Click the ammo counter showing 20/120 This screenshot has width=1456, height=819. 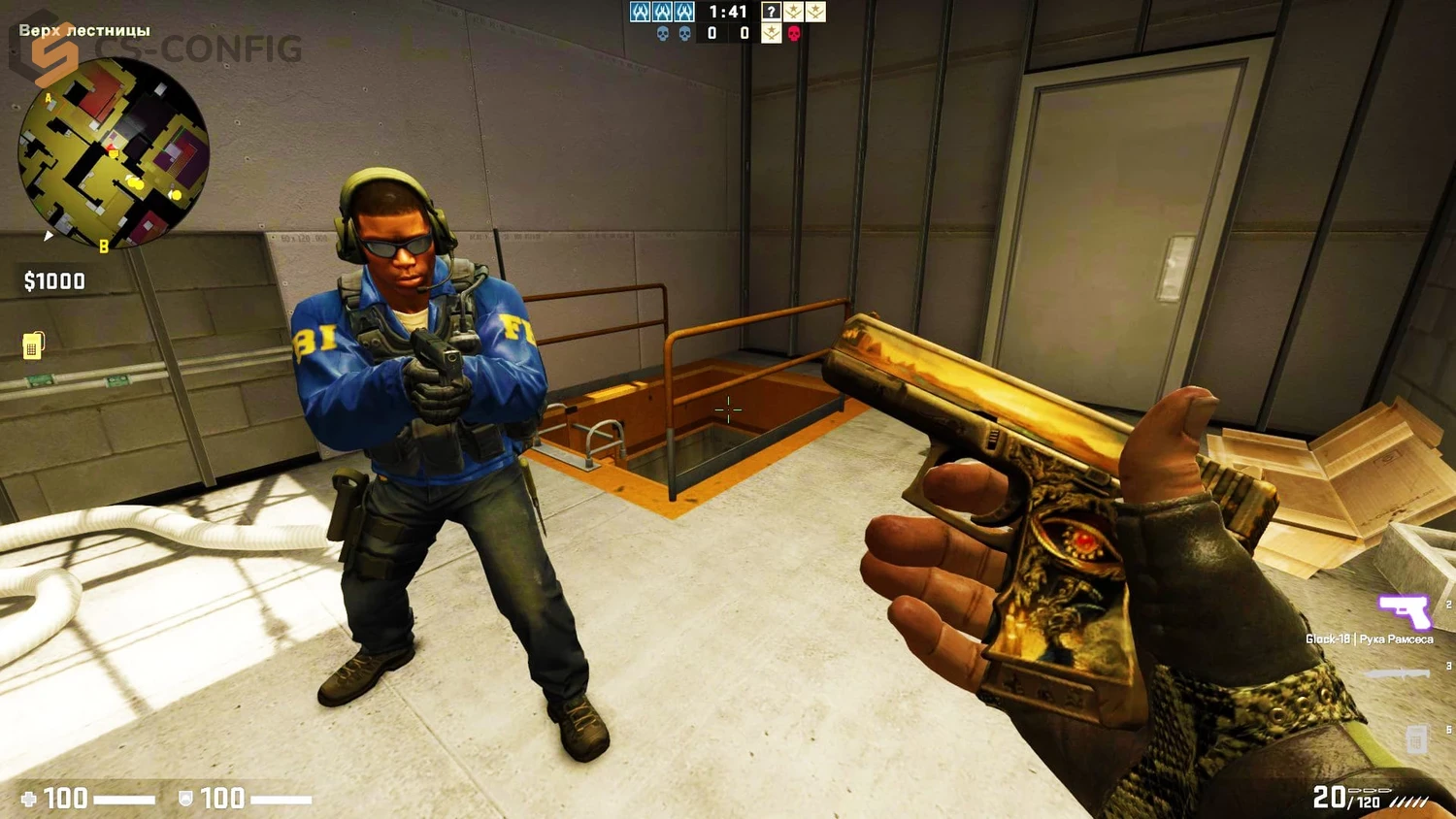pos(1349,798)
